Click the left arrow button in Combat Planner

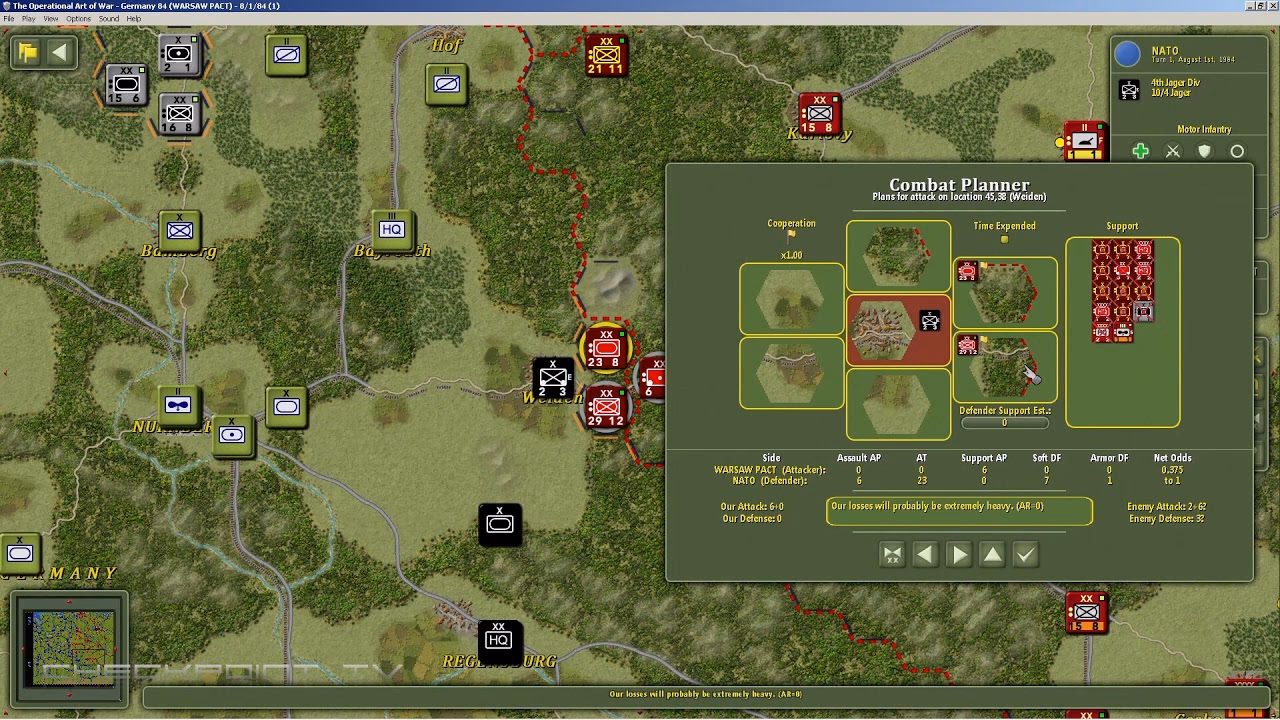click(x=924, y=554)
